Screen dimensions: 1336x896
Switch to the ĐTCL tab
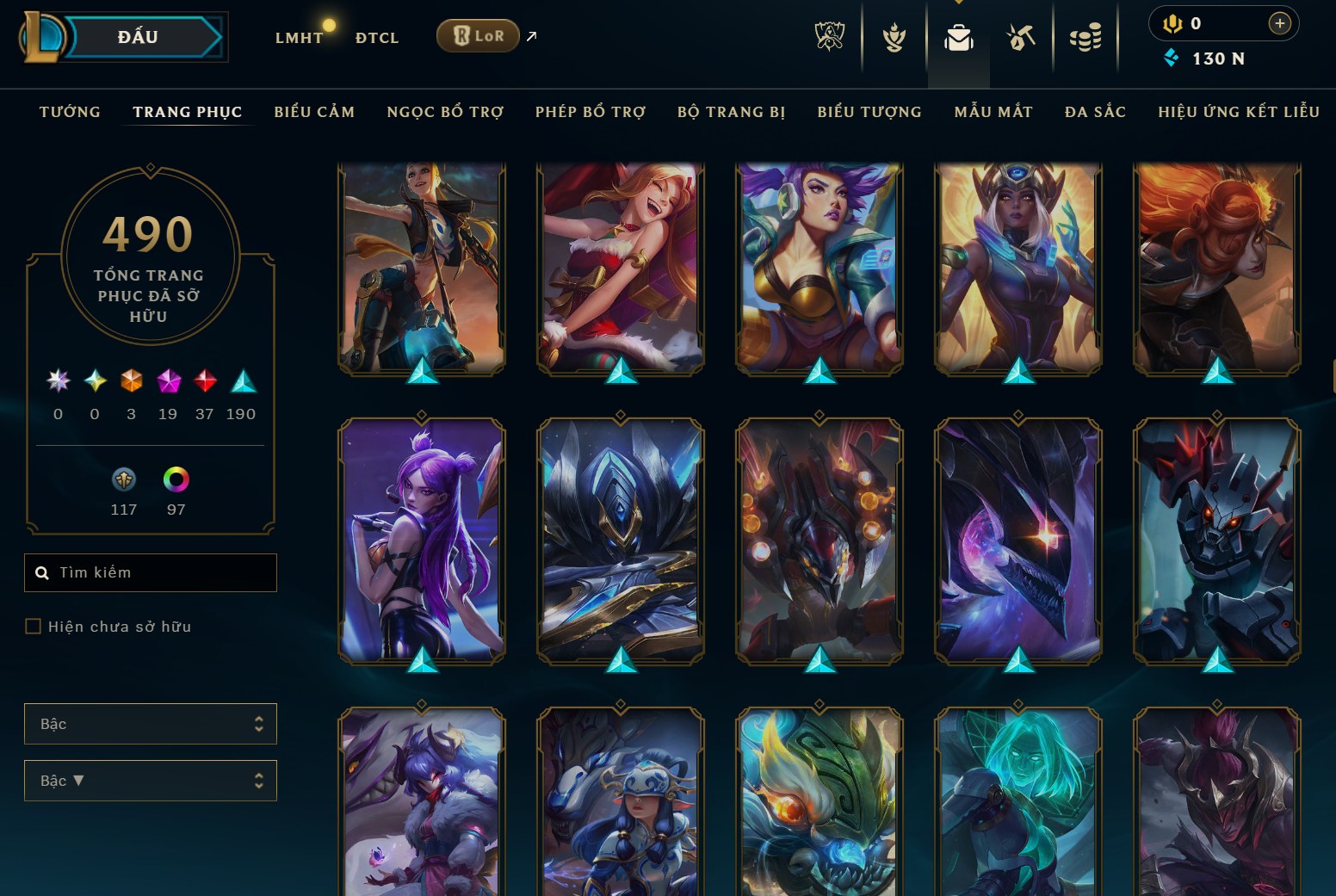[375, 38]
